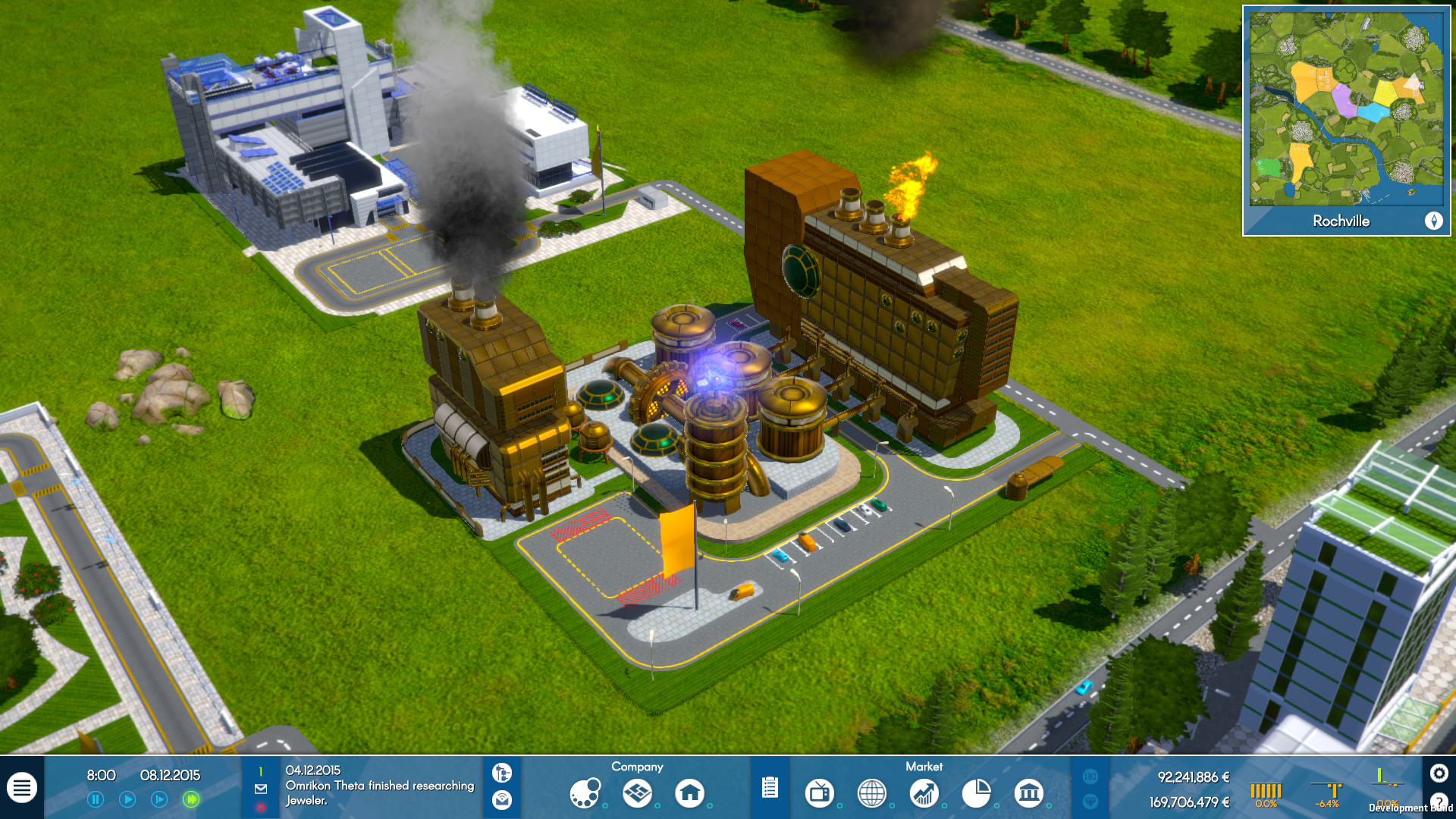The width and height of the screenshot is (1456, 819).
Task: Open the hamburger main menu
Action: coord(22,786)
